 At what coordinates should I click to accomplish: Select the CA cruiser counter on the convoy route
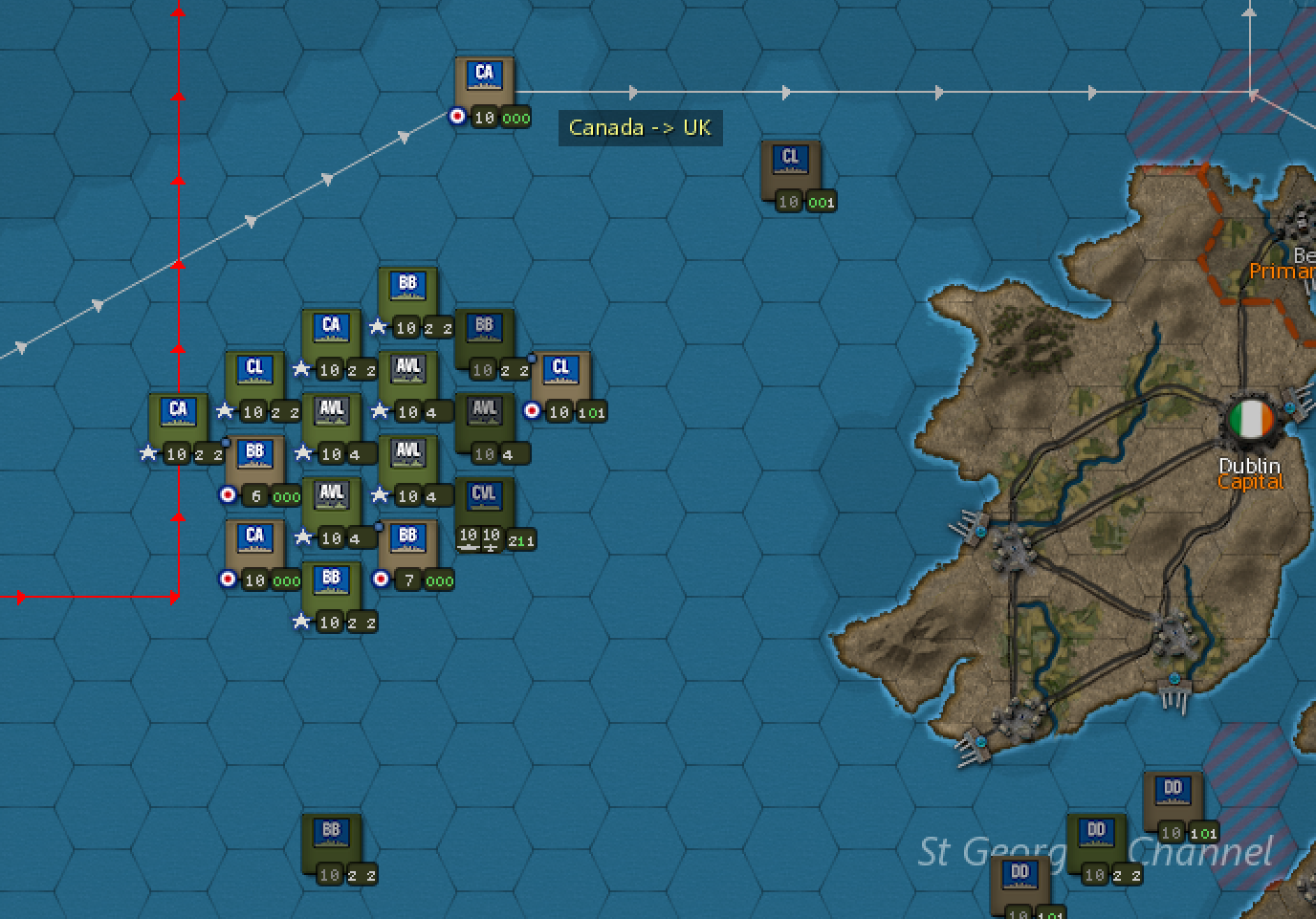coord(483,78)
